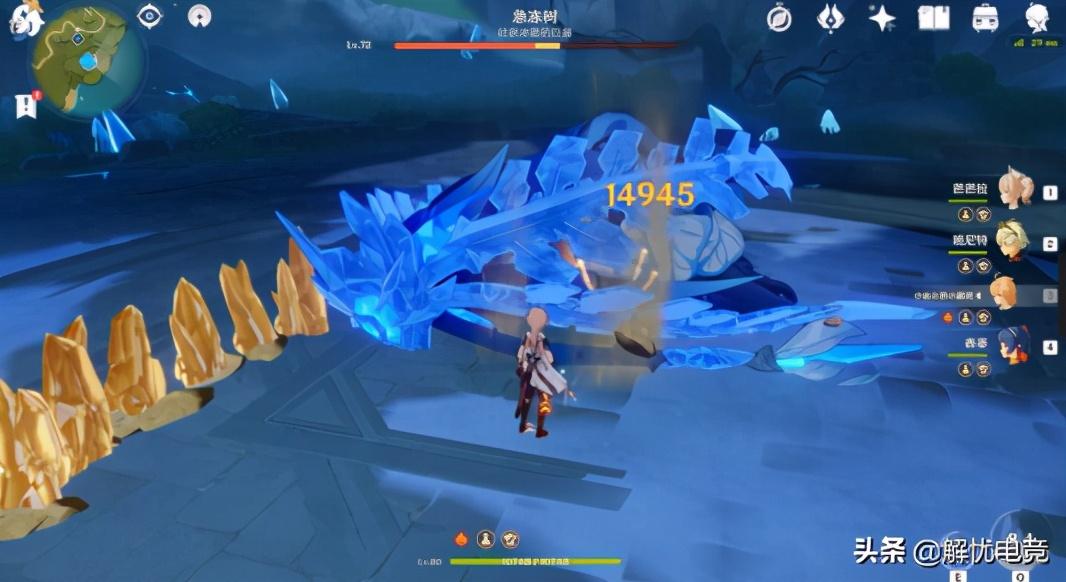Open the adventurer handbook book icon

tap(933, 17)
